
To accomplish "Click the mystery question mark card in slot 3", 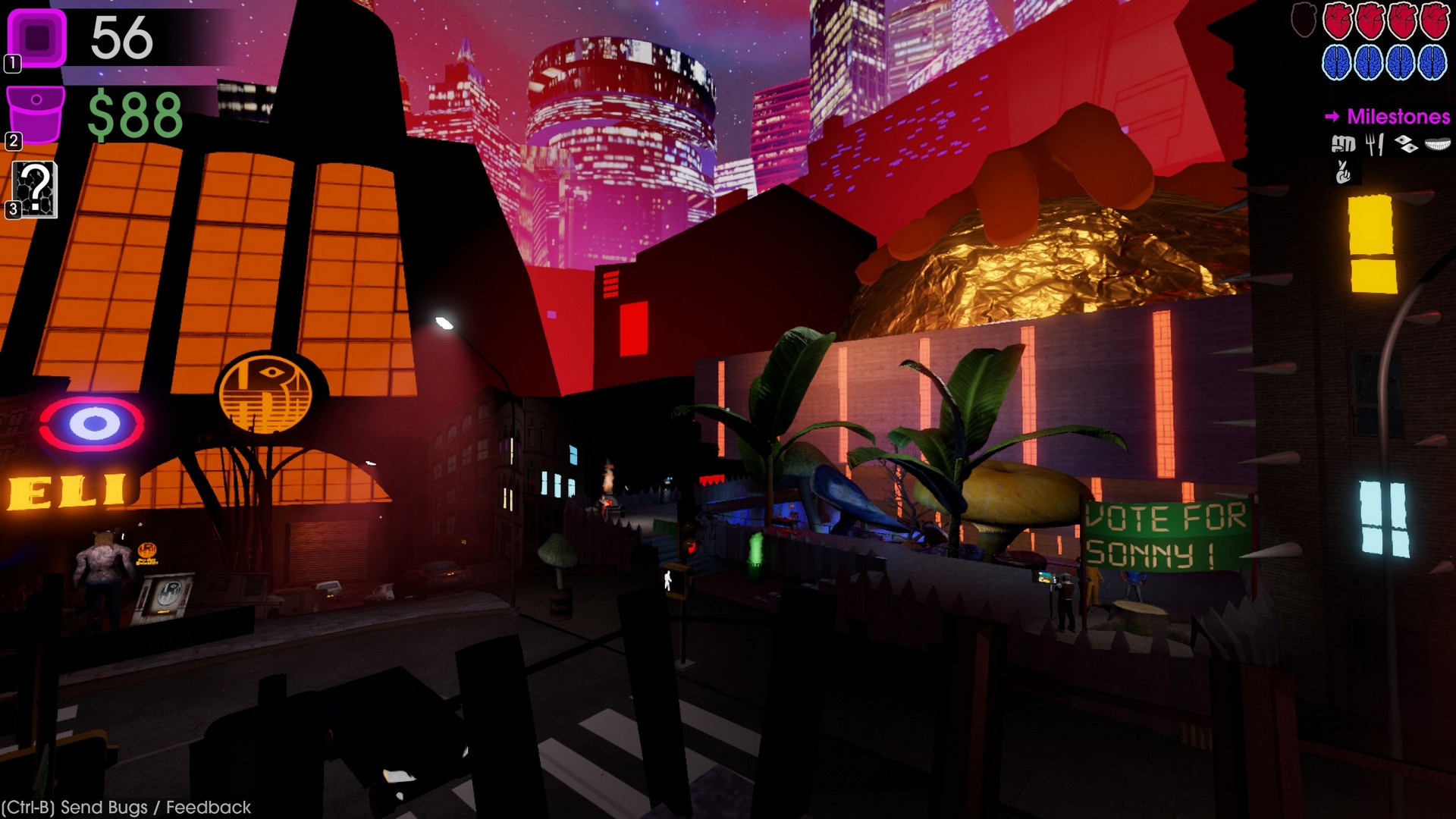I will coord(38,188).
